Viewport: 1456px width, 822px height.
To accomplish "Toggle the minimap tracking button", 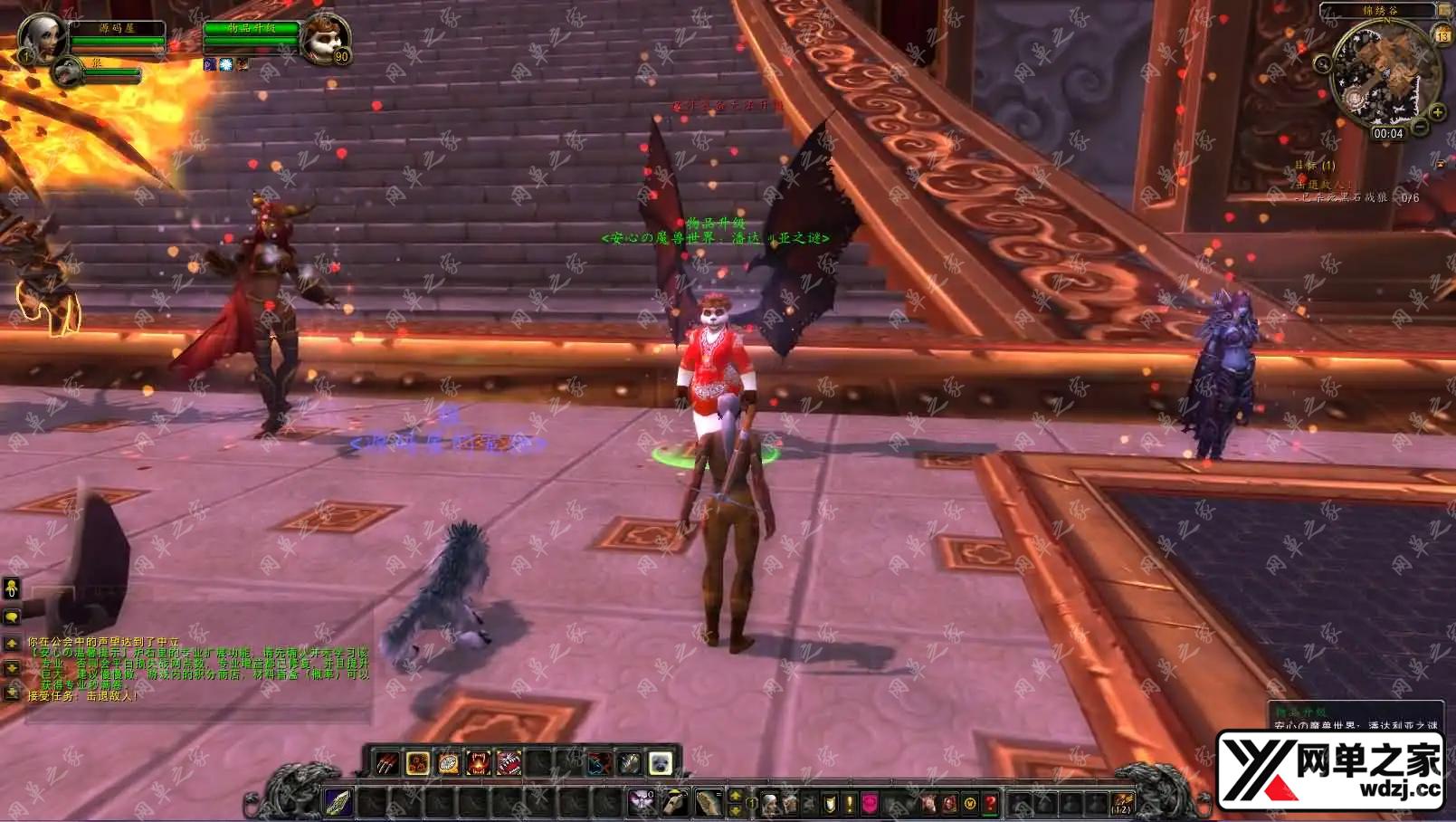I will [x=1322, y=63].
